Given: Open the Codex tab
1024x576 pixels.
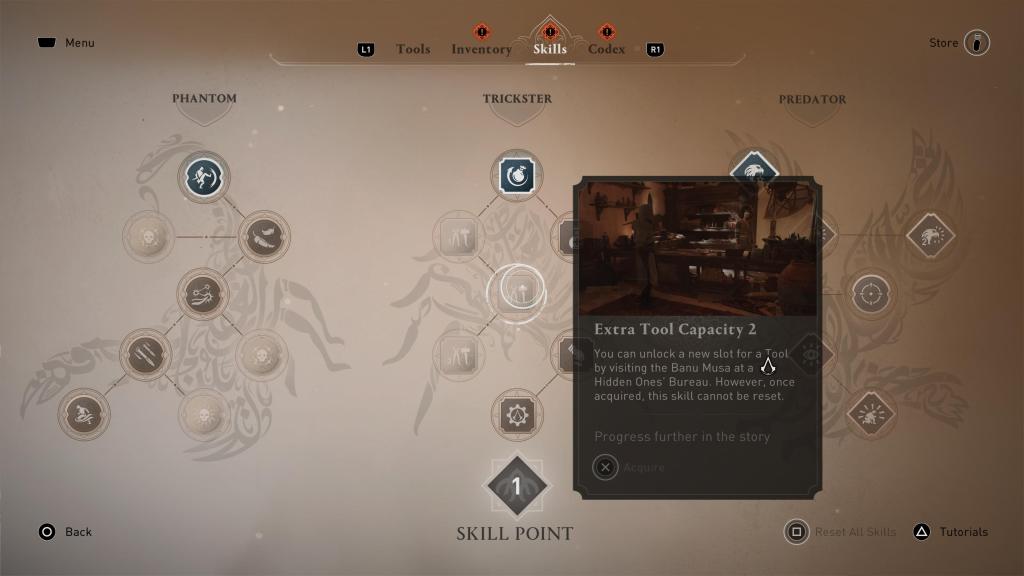Looking at the screenshot, I should point(606,49).
